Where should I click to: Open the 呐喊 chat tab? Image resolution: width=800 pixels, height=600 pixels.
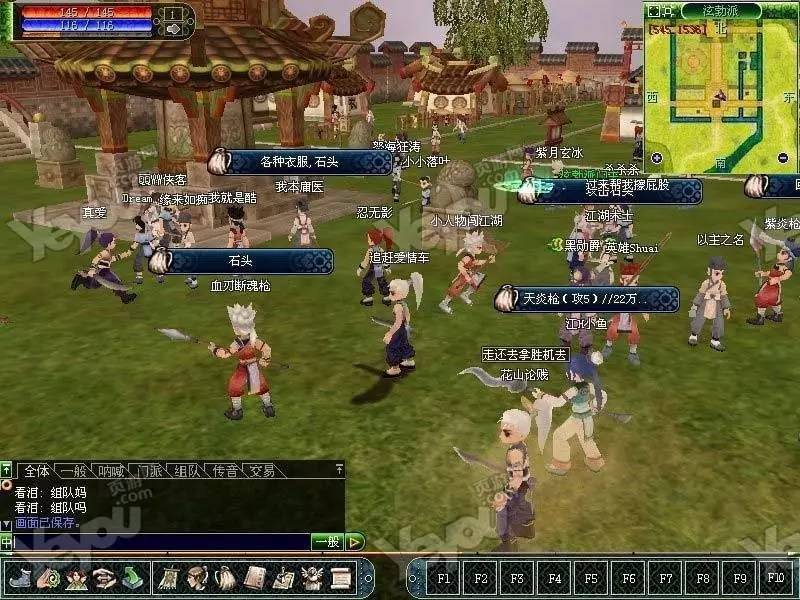[111, 470]
